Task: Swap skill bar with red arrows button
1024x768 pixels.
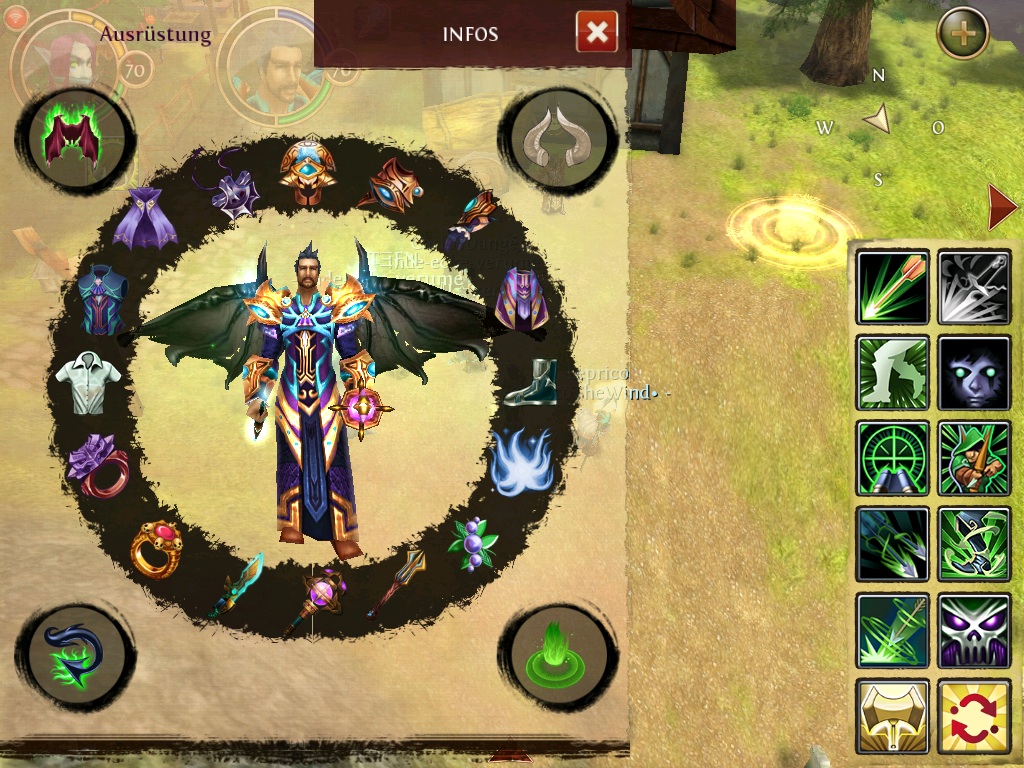Action: tap(974, 716)
